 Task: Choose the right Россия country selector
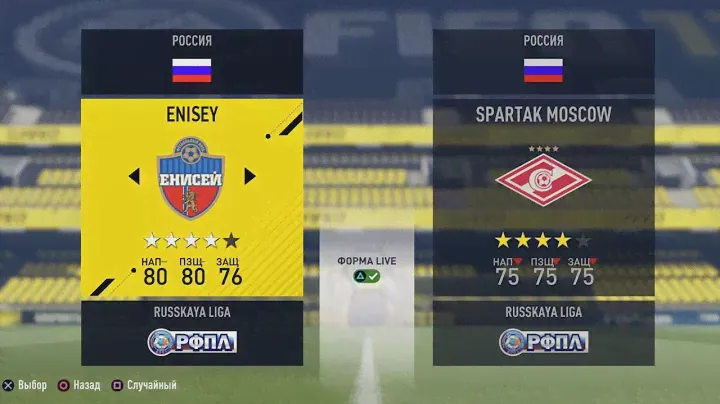pos(543,60)
